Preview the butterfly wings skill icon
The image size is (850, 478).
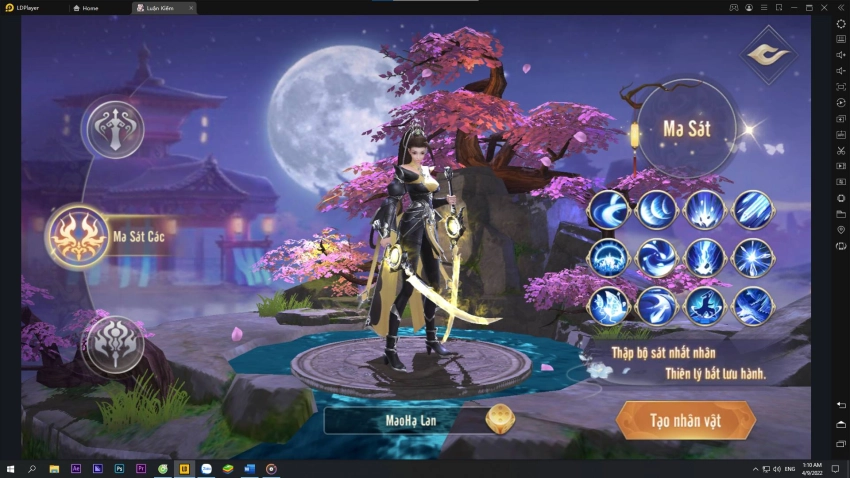(608, 306)
